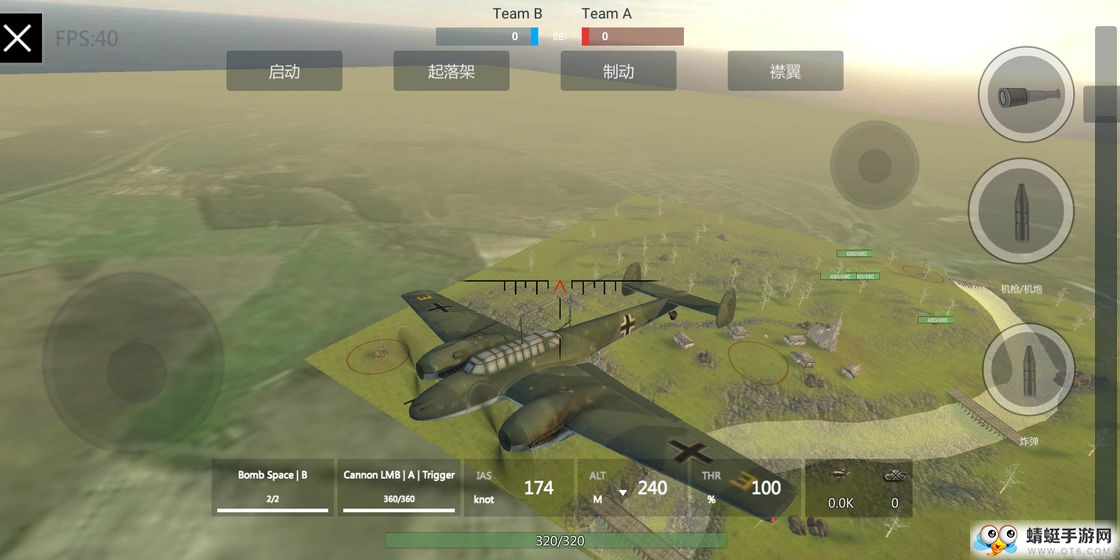Toggle the 襟翼 flaps button
Screen dimensions: 1120x560
point(785,71)
